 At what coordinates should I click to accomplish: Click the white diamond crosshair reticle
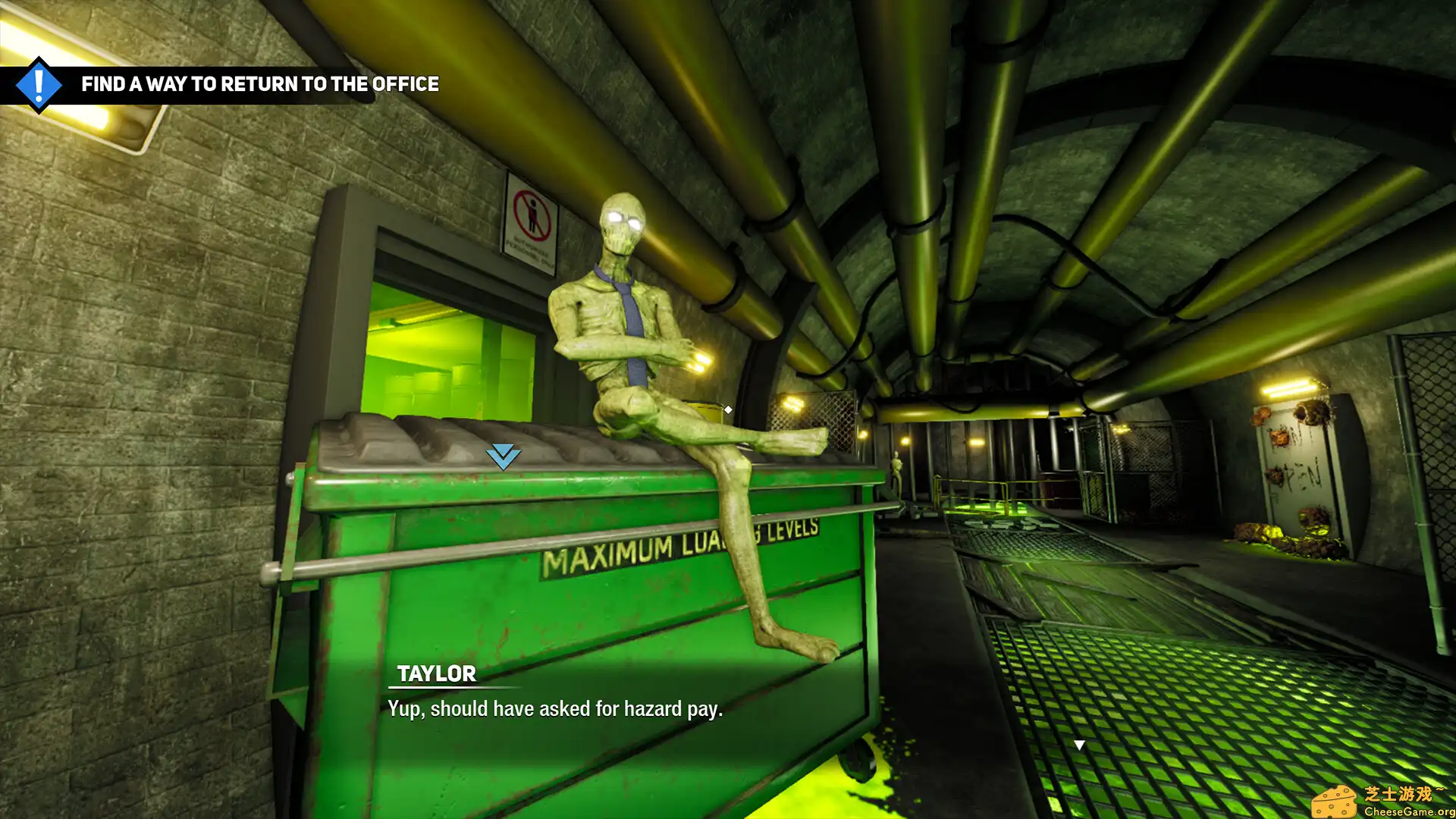coord(728,409)
